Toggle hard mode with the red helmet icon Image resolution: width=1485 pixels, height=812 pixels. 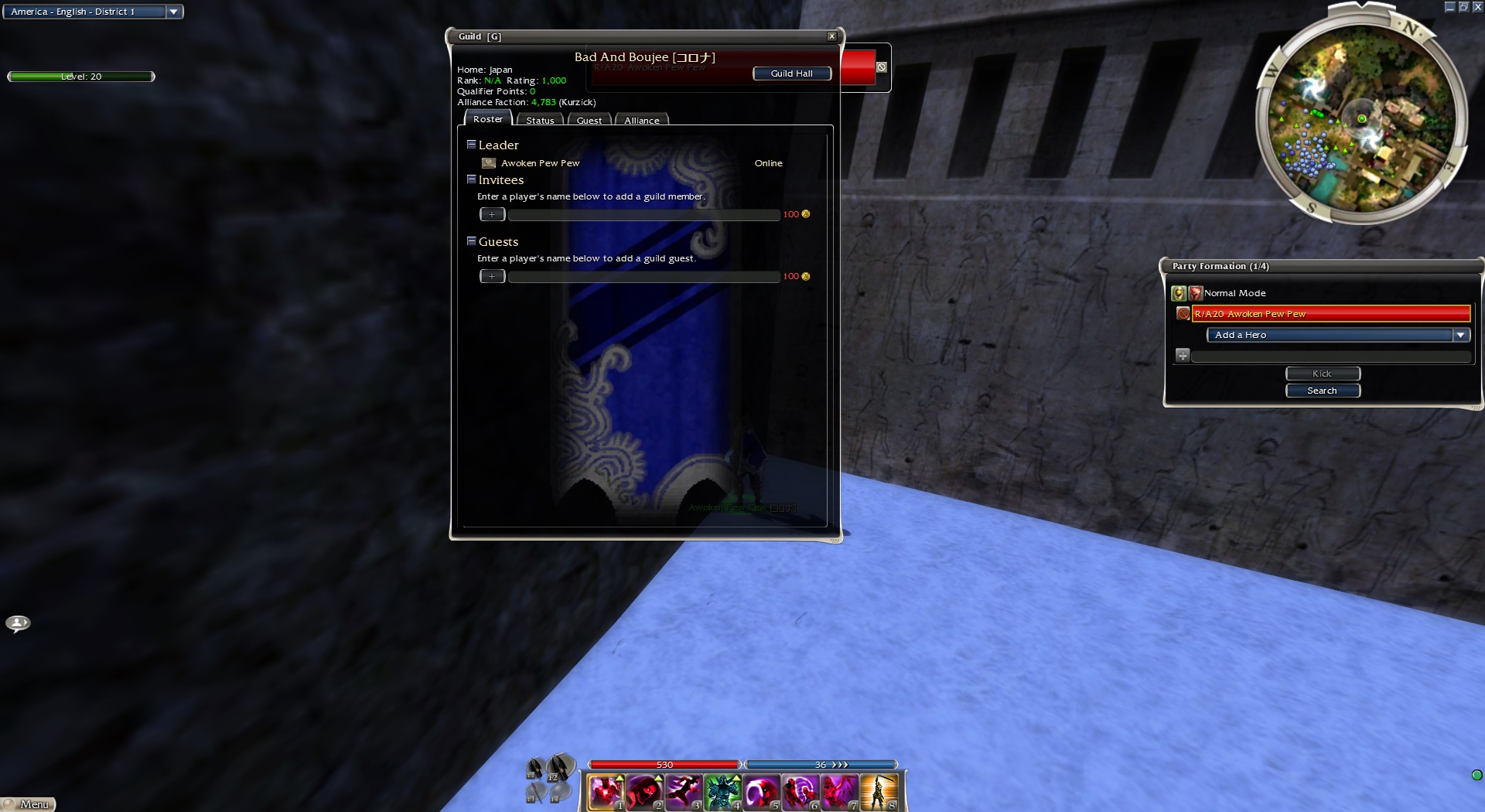coord(1196,293)
